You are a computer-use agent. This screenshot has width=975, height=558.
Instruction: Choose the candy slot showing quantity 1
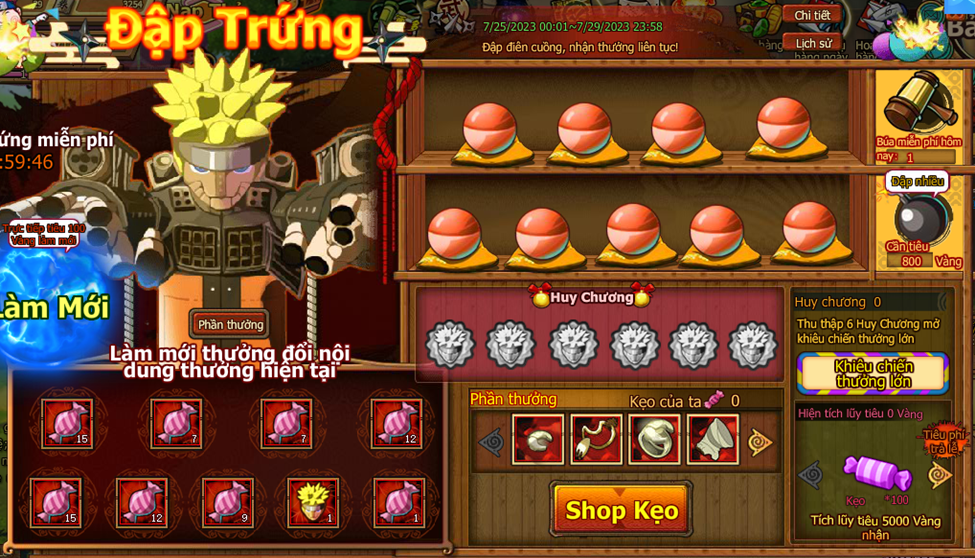pos(398,501)
